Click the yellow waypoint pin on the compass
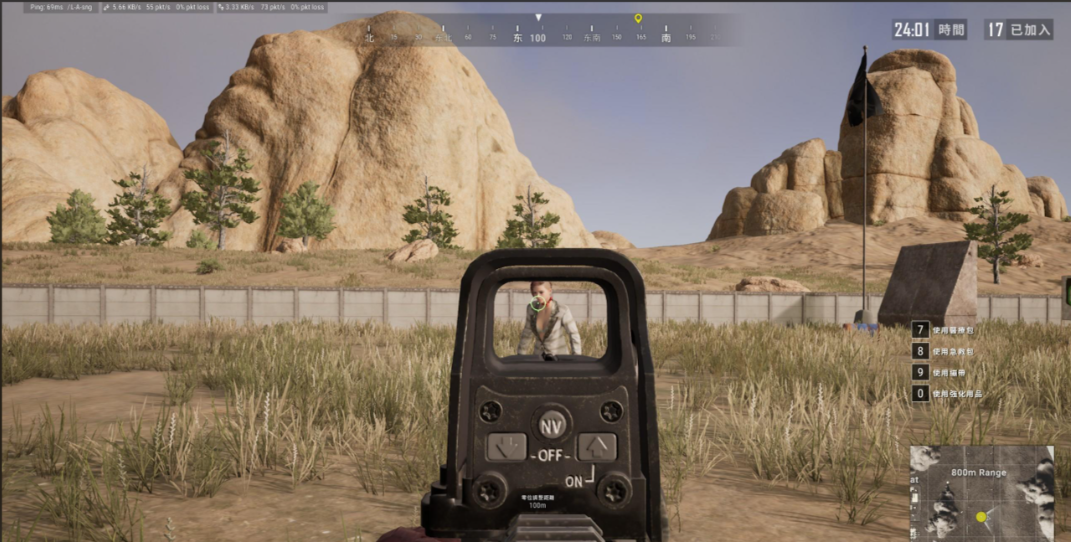1071x542 pixels. [x=638, y=18]
